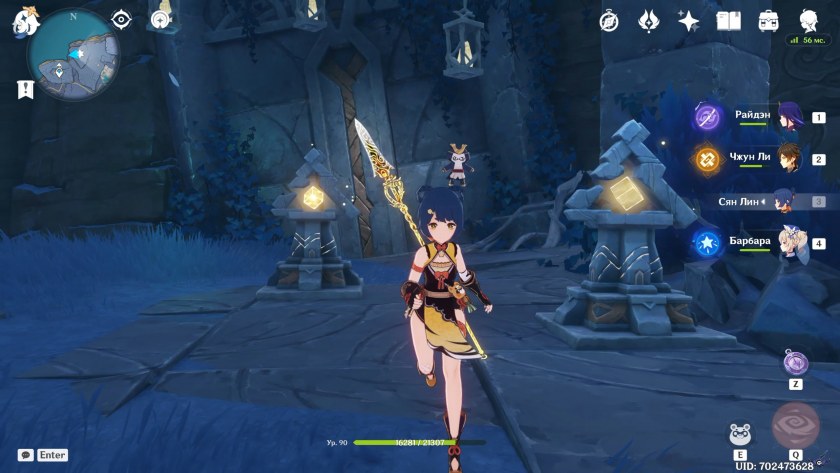Image resolution: width=840 pixels, height=473 pixels.
Task: Activate the Guoba panda elemental skill
Action: click(740, 434)
